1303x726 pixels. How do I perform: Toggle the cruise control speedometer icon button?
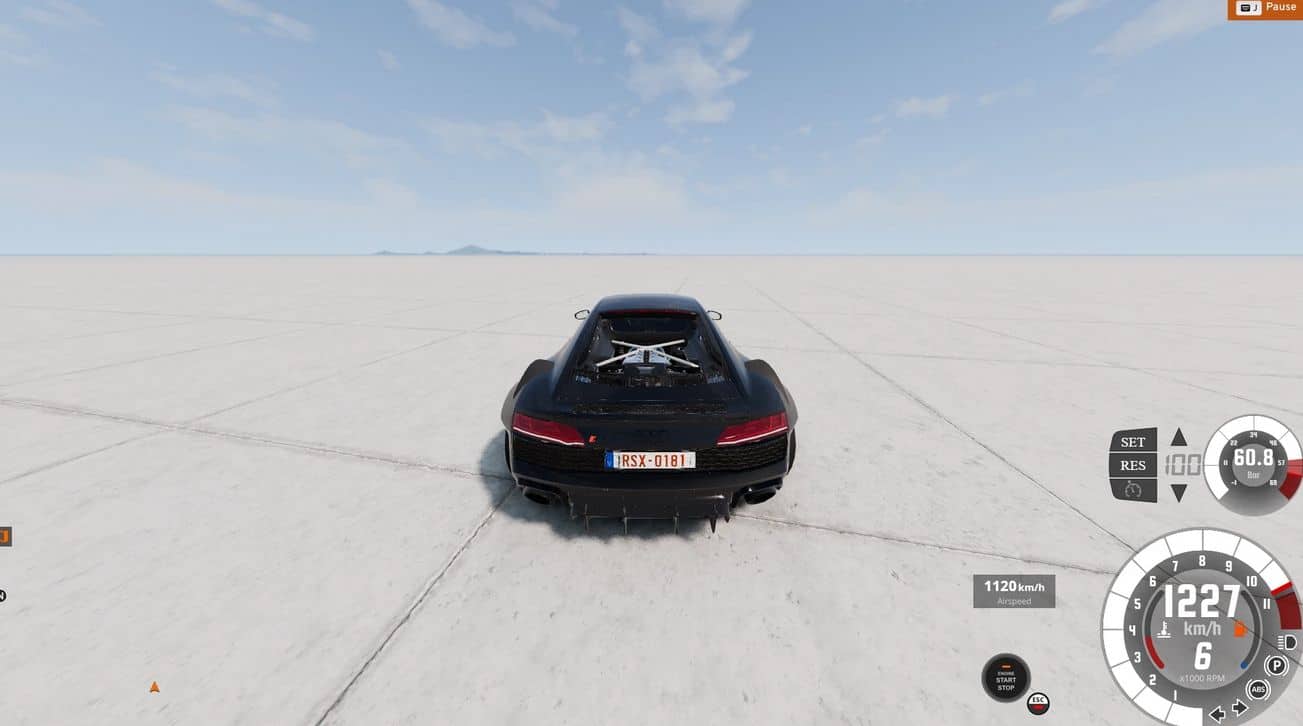tap(1133, 490)
